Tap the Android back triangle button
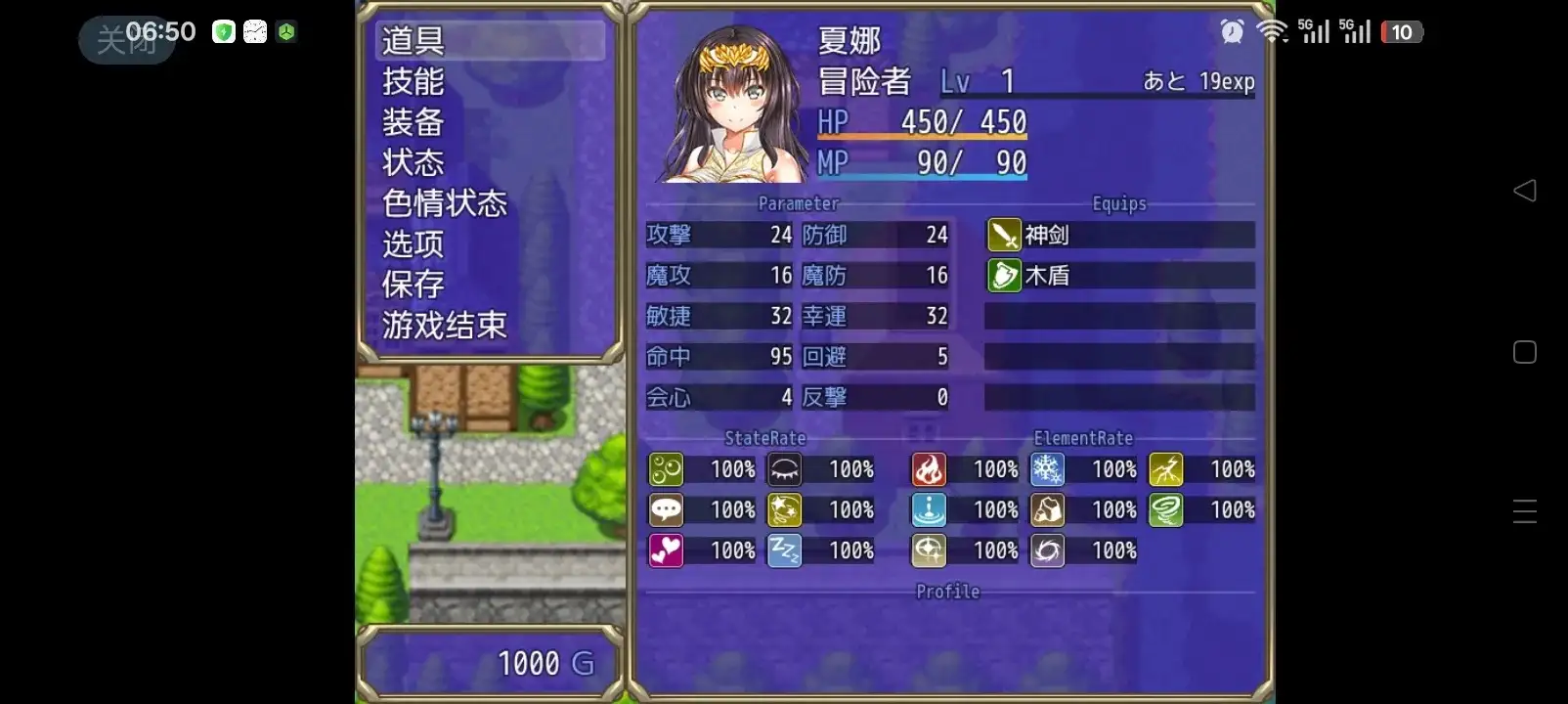Image resolution: width=1568 pixels, height=704 pixels. [1524, 191]
